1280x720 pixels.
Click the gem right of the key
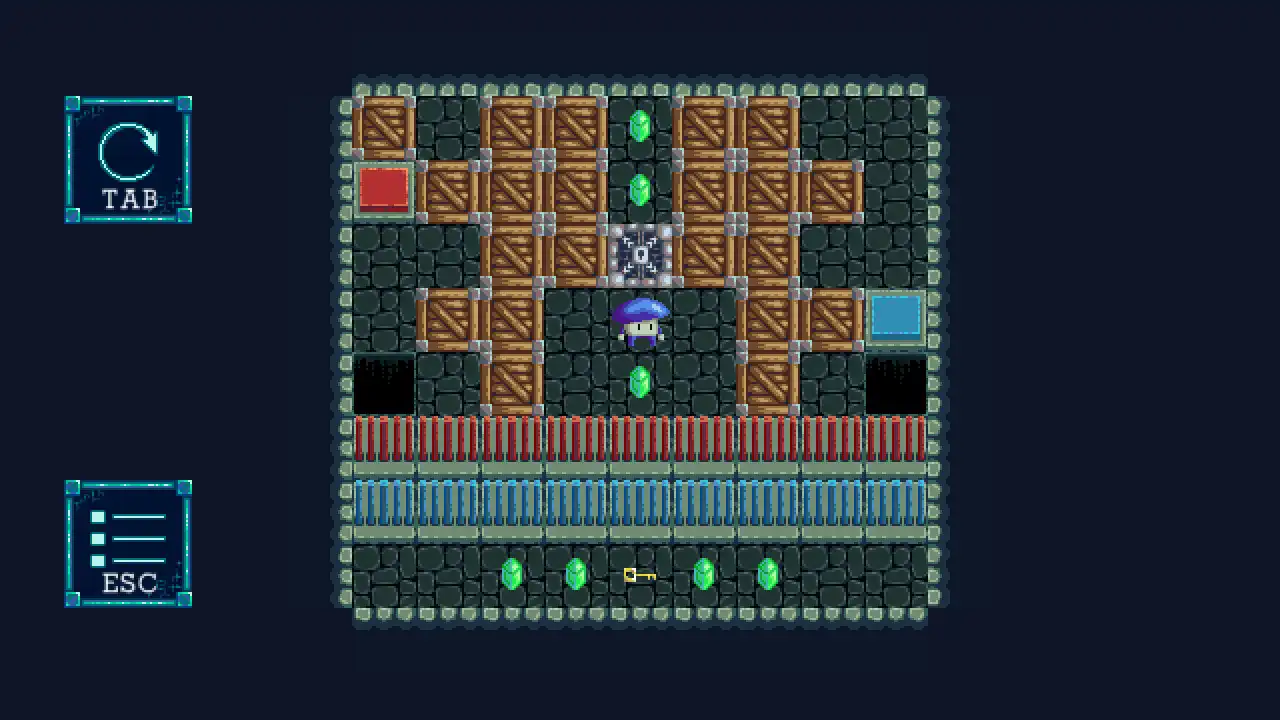pyautogui.click(x=703, y=574)
